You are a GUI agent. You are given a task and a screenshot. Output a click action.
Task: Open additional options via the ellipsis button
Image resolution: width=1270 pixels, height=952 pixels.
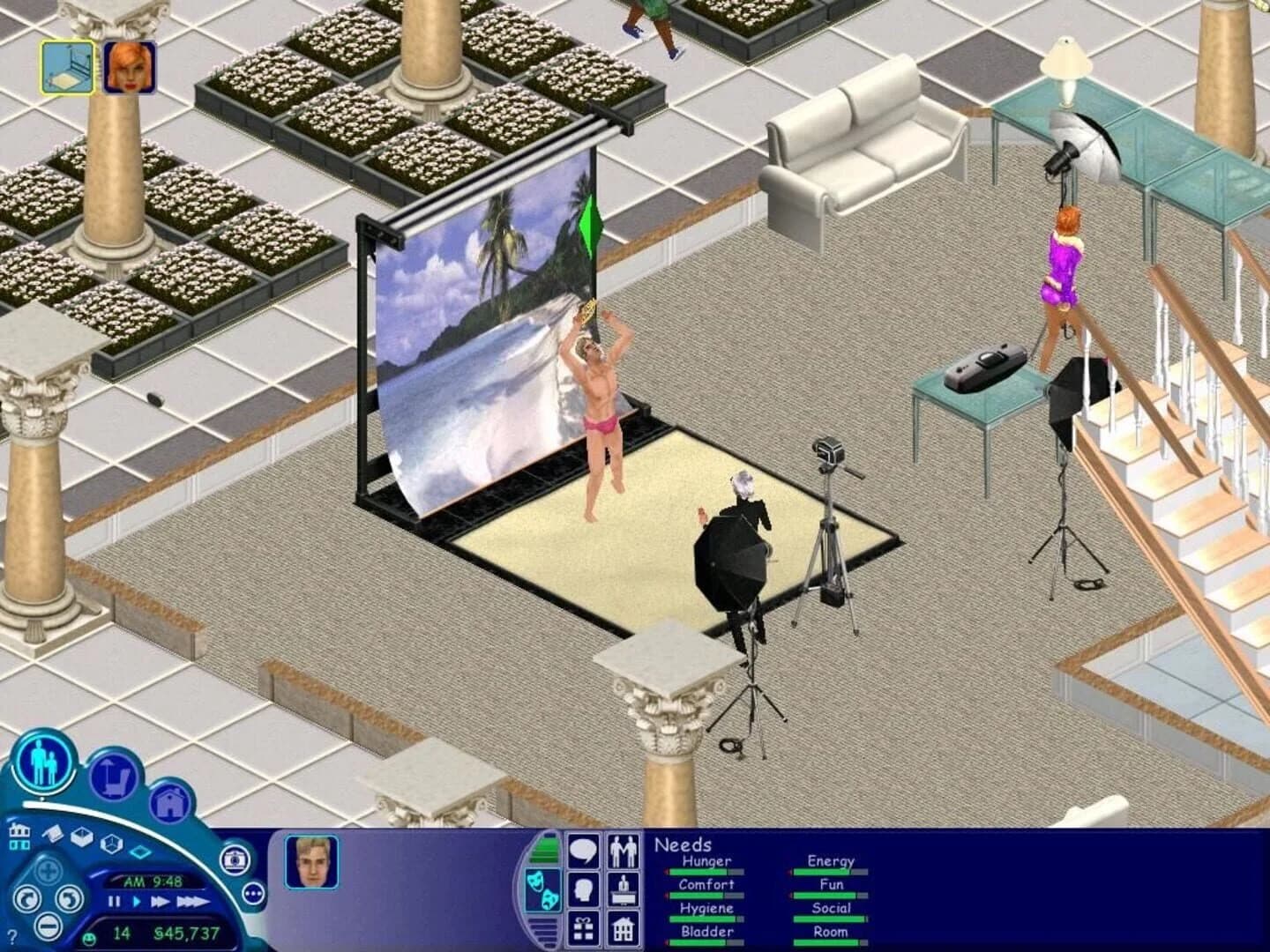pos(253,893)
